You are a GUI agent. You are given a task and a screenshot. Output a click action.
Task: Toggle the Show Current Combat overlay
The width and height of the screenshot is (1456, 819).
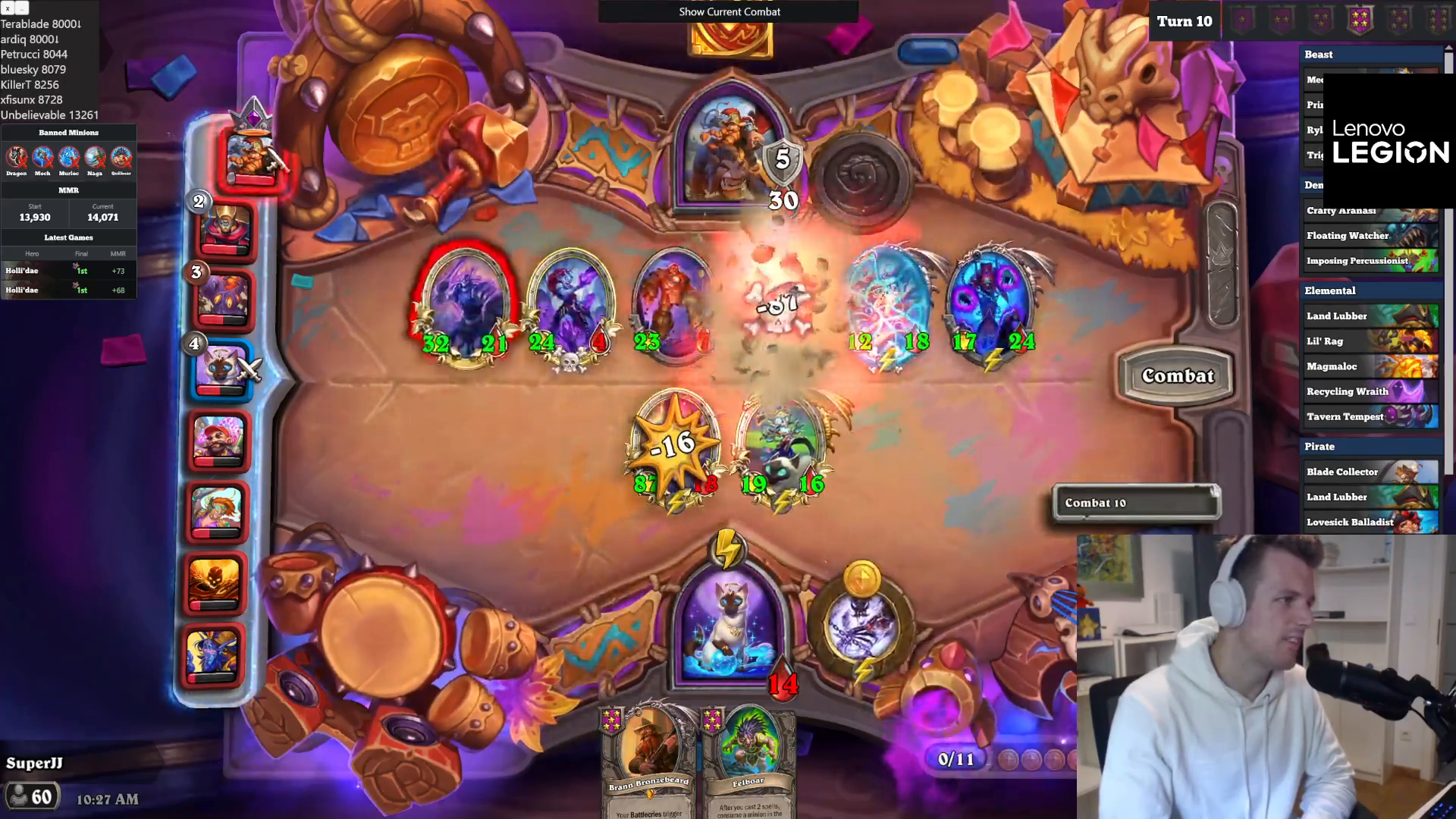pyautogui.click(x=729, y=11)
